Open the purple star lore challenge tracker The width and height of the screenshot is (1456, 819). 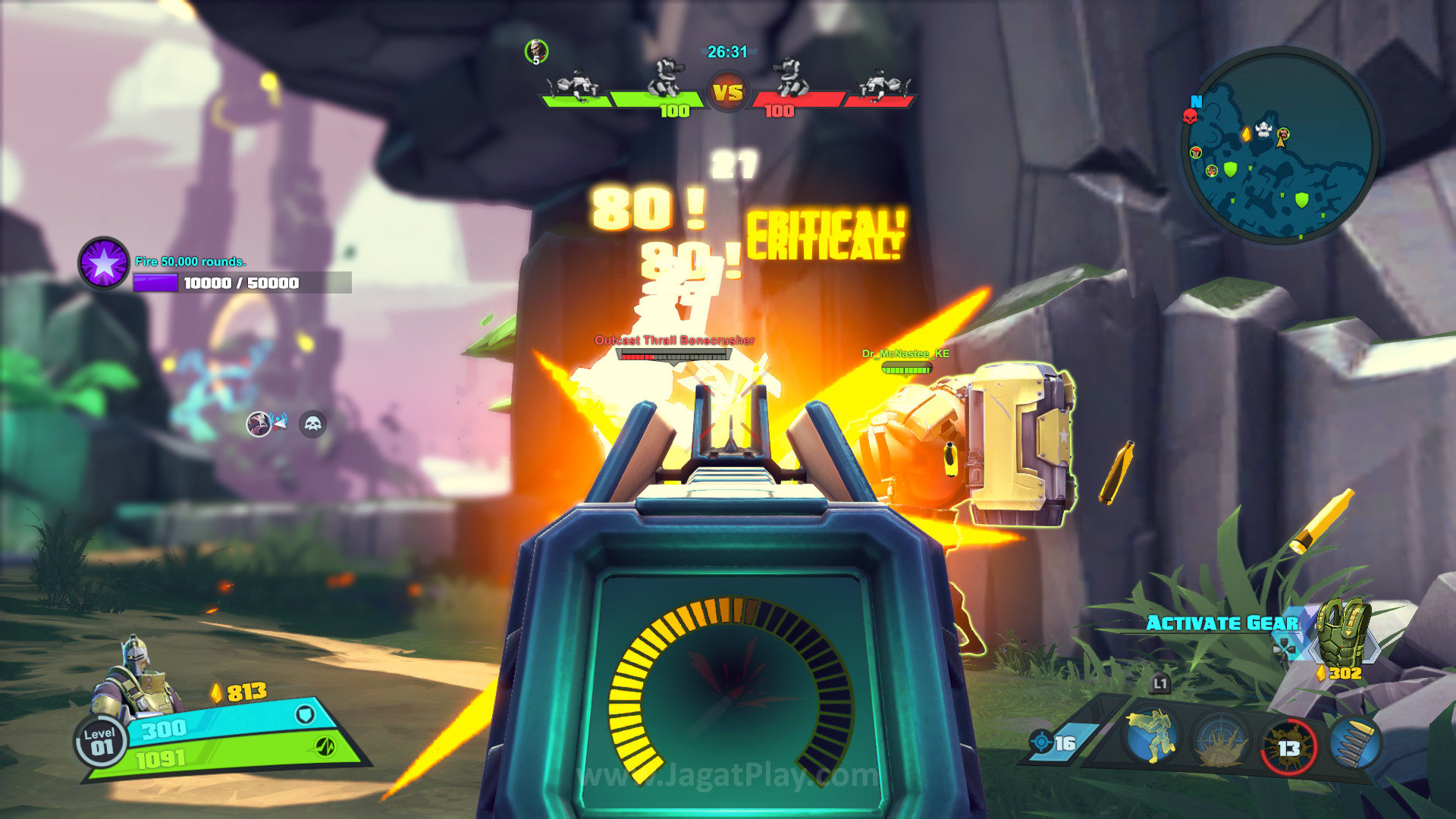point(104,263)
